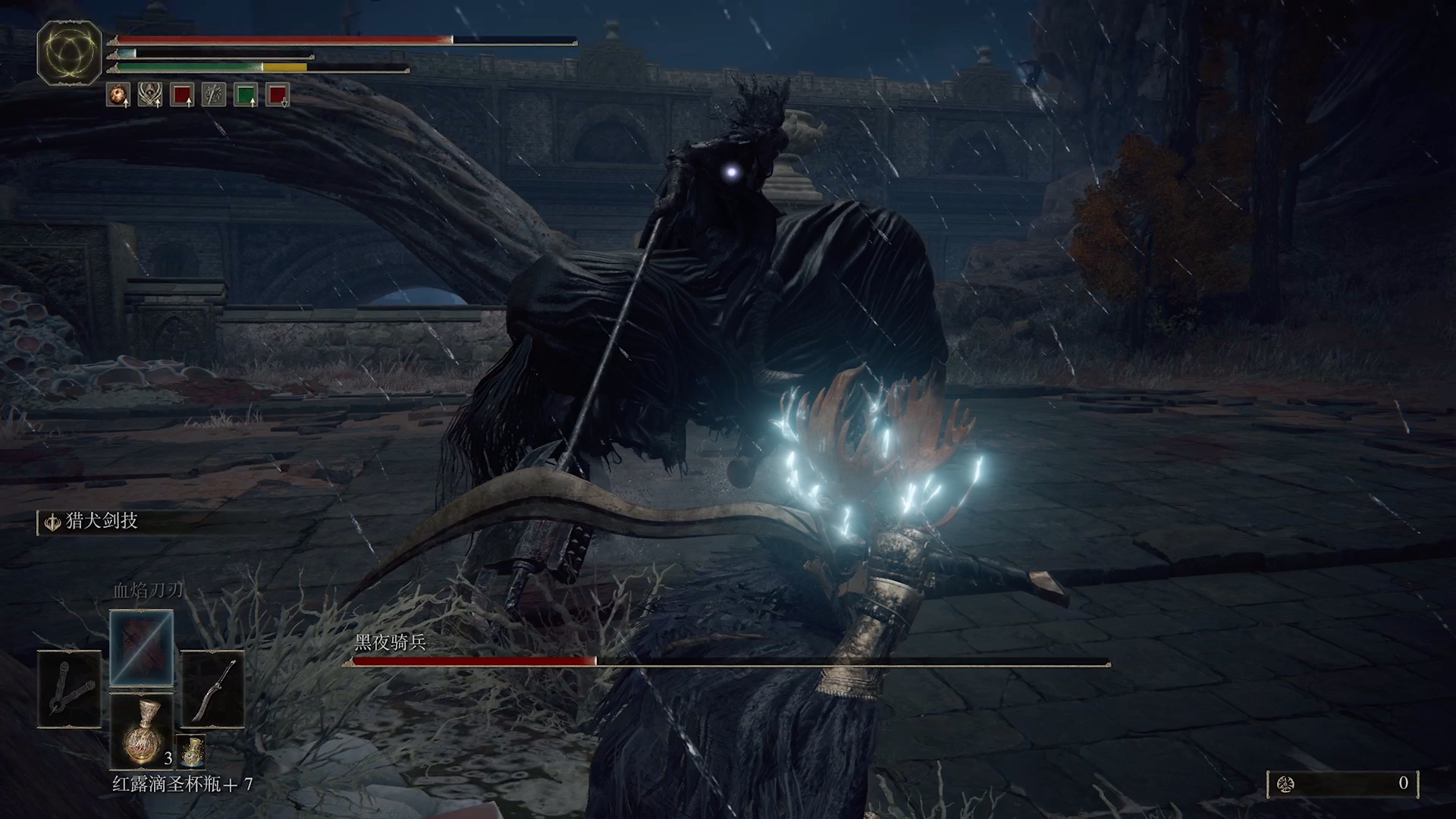1456x819 pixels.
Task: Inspect the orange fiery orb buff icon
Action: [118, 95]
